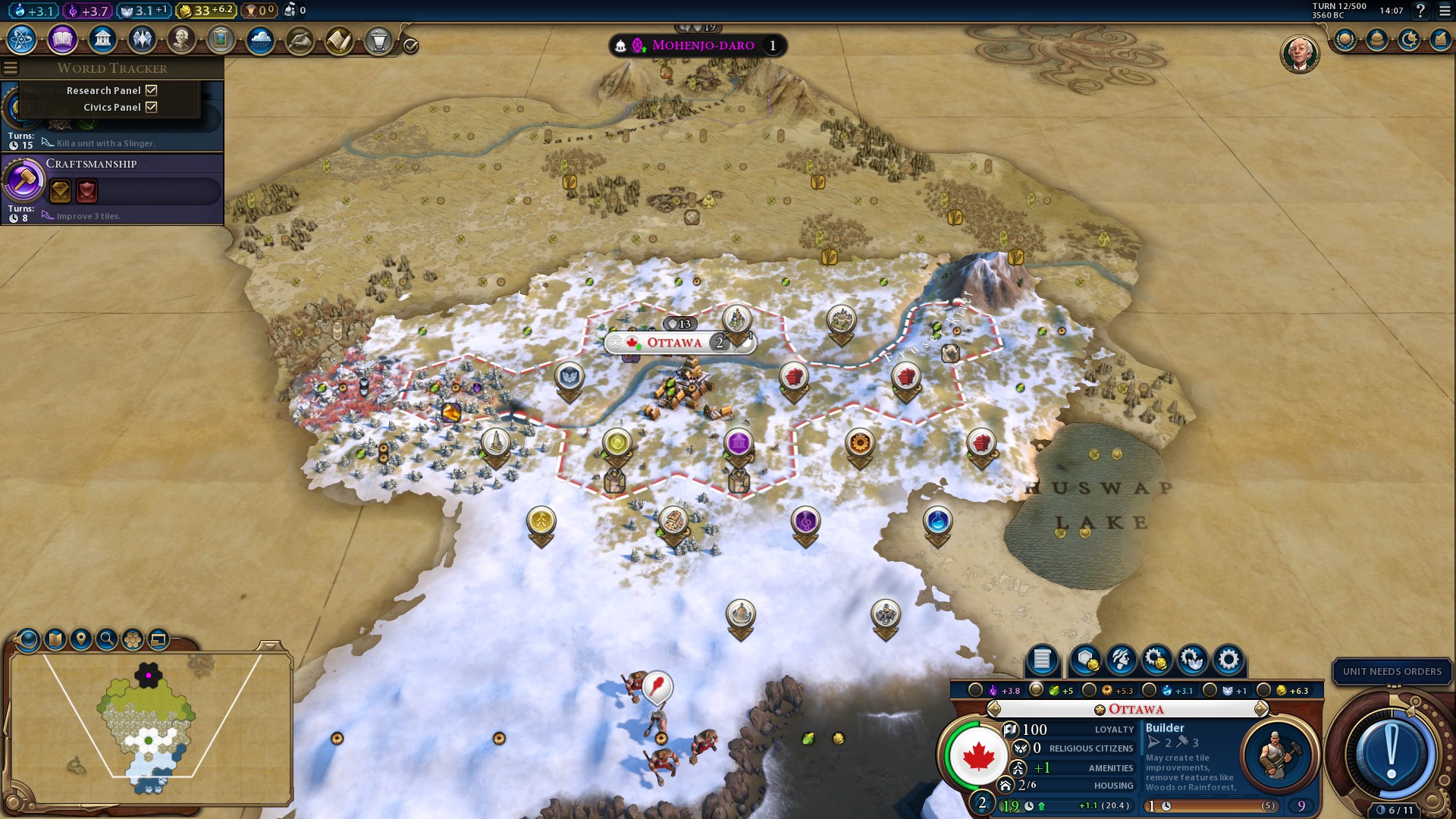The image size is (1456, 819).
Task: Select the Craftsmanship civic panel
Action: [x=112, y=188]
